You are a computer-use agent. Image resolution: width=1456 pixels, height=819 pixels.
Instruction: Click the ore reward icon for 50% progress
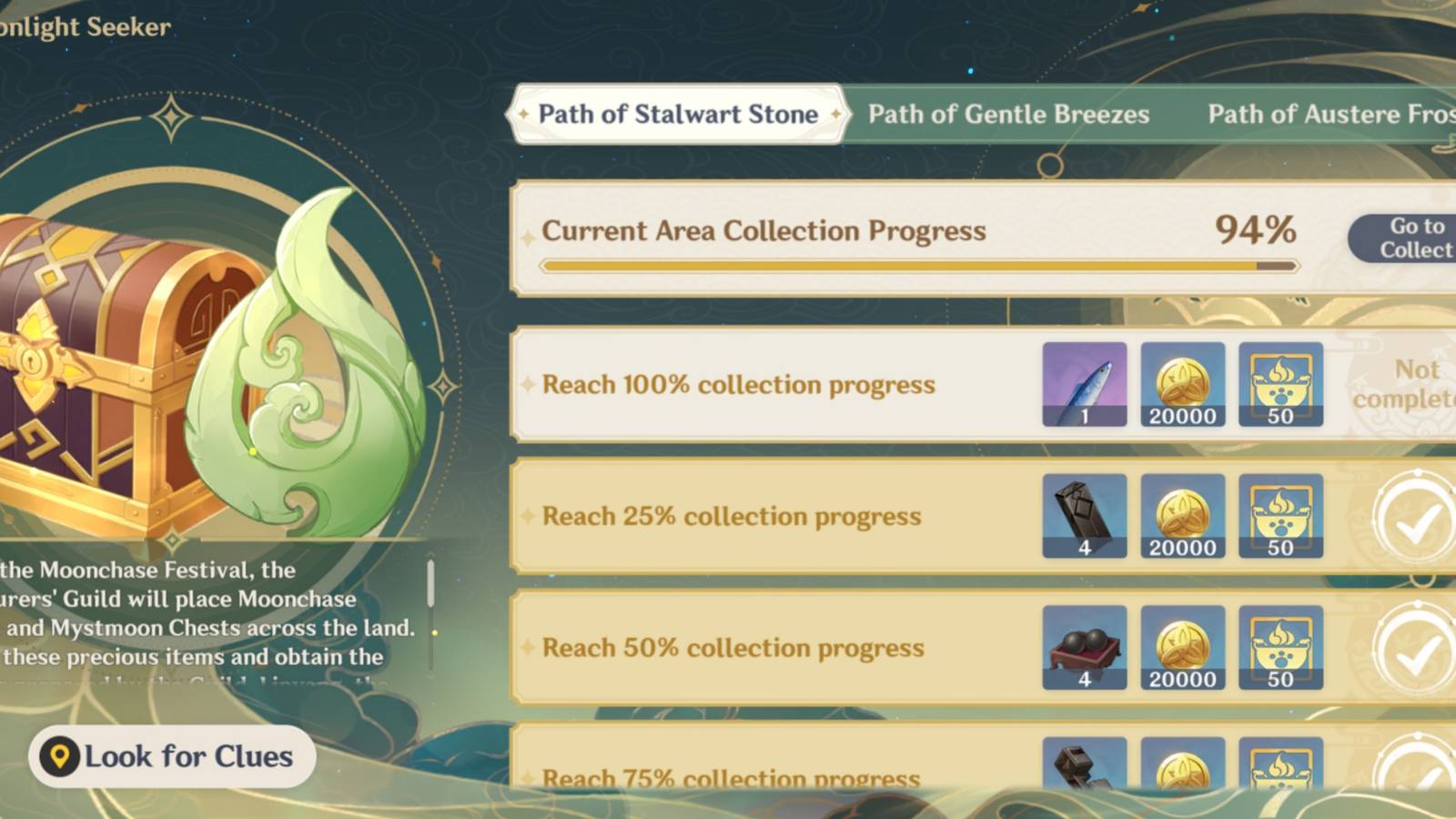click(1085, 648)
